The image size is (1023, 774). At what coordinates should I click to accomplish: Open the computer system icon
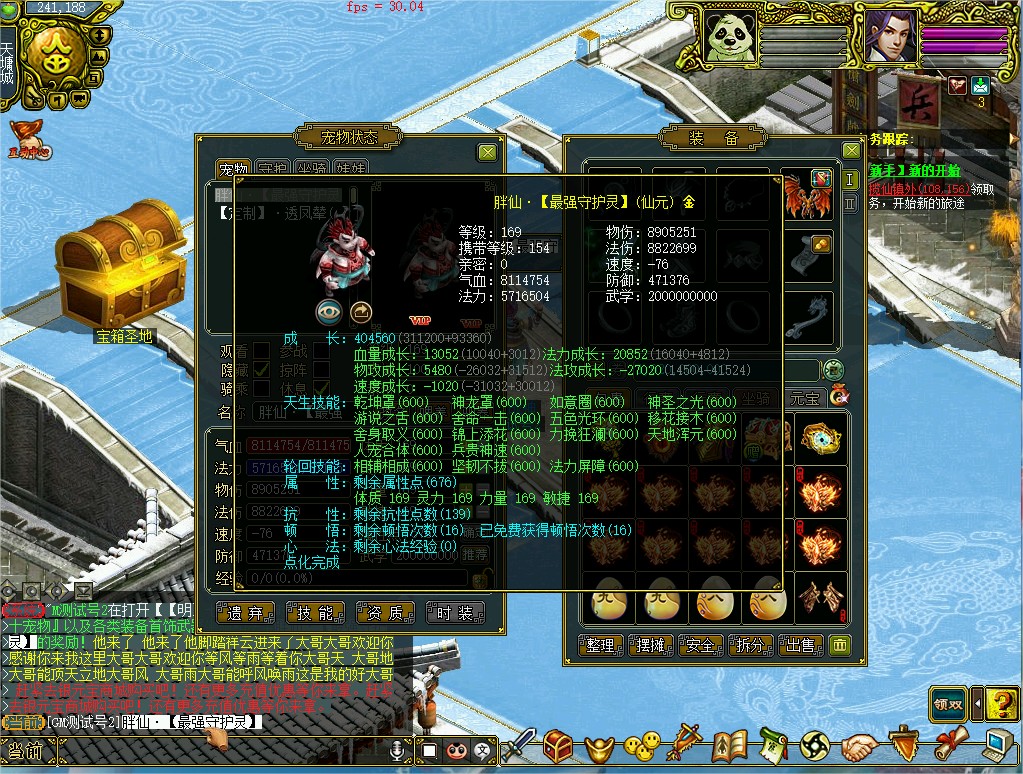coord(997,746)
